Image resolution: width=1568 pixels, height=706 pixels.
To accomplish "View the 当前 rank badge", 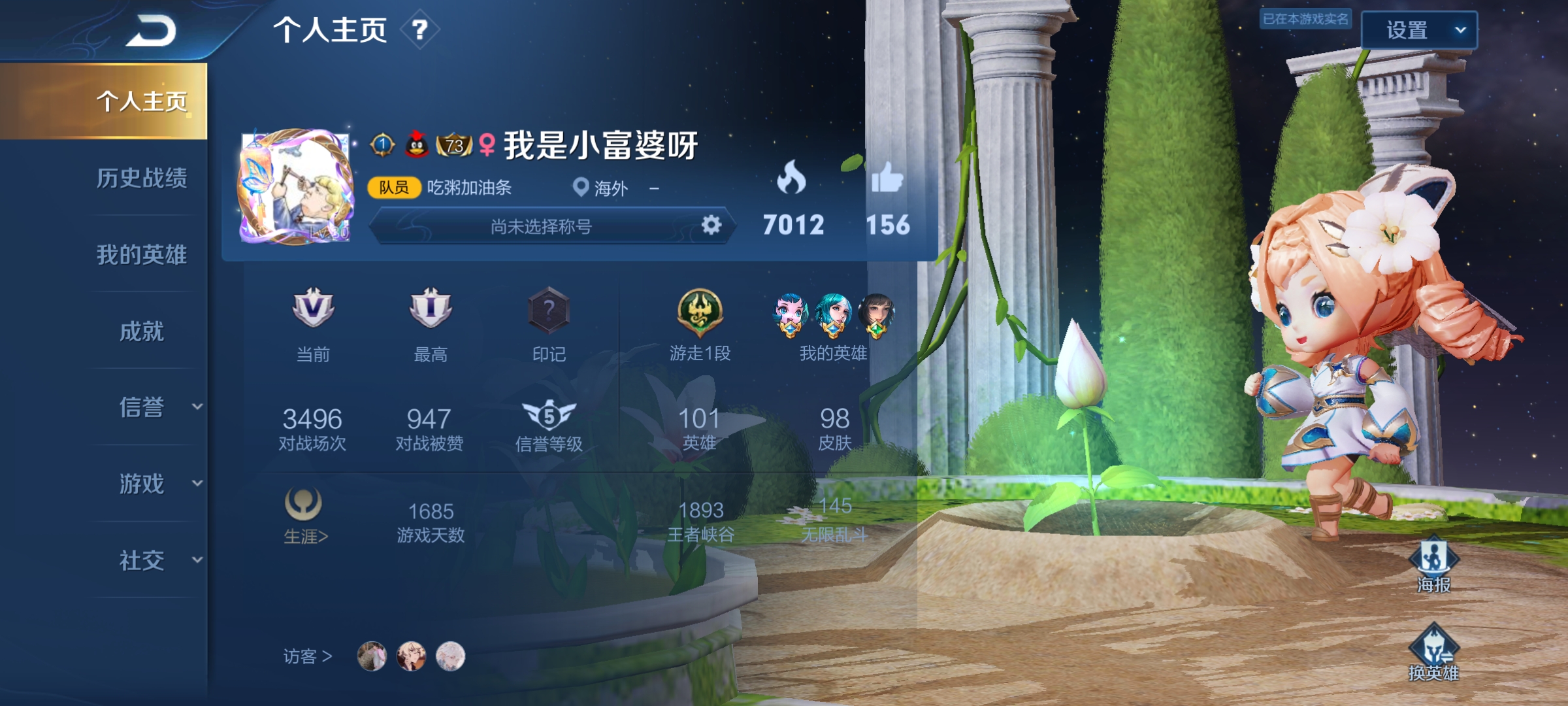I will (313, 309).
